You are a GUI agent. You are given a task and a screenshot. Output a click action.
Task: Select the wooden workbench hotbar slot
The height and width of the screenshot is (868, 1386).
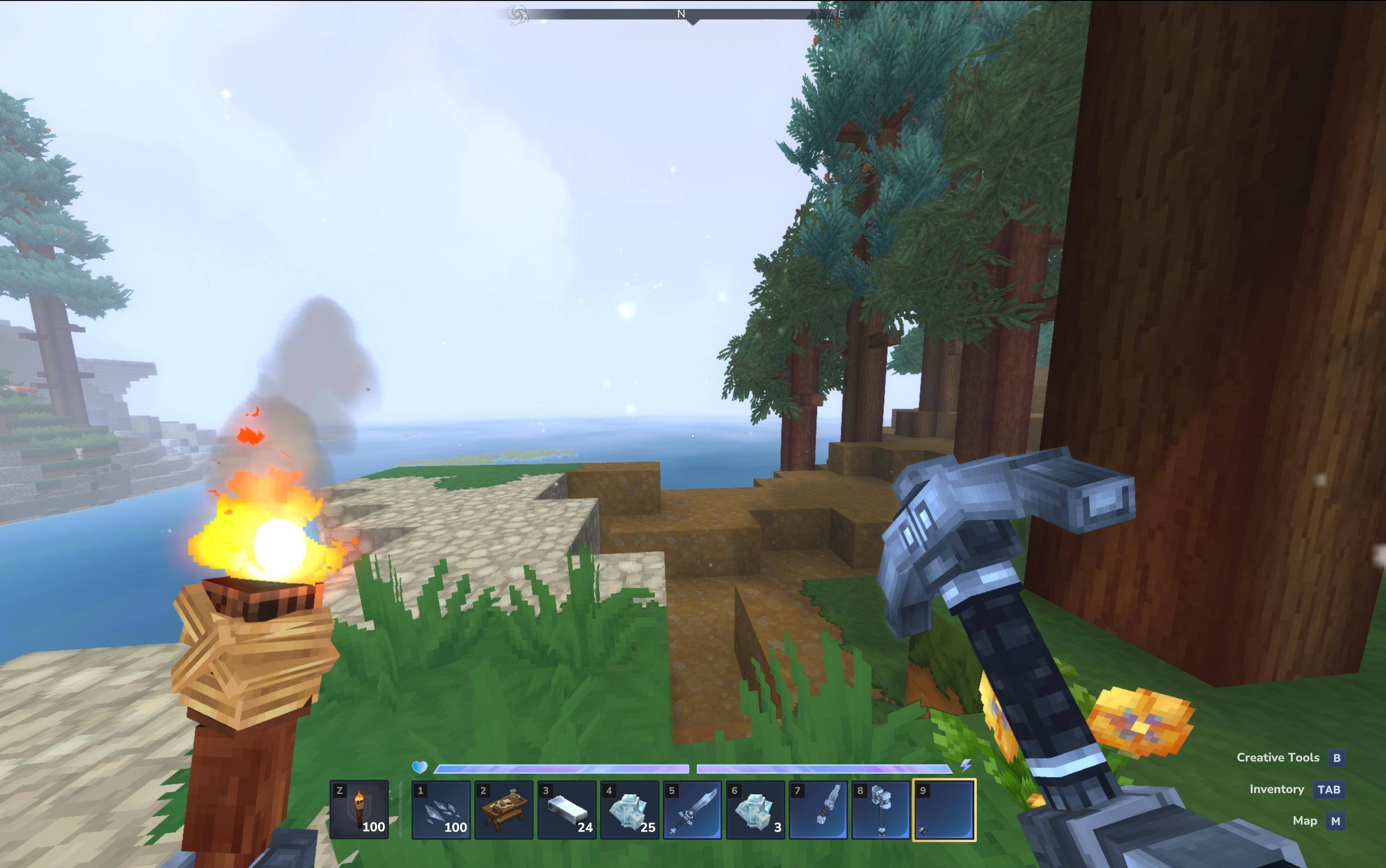tap(504, 810)
